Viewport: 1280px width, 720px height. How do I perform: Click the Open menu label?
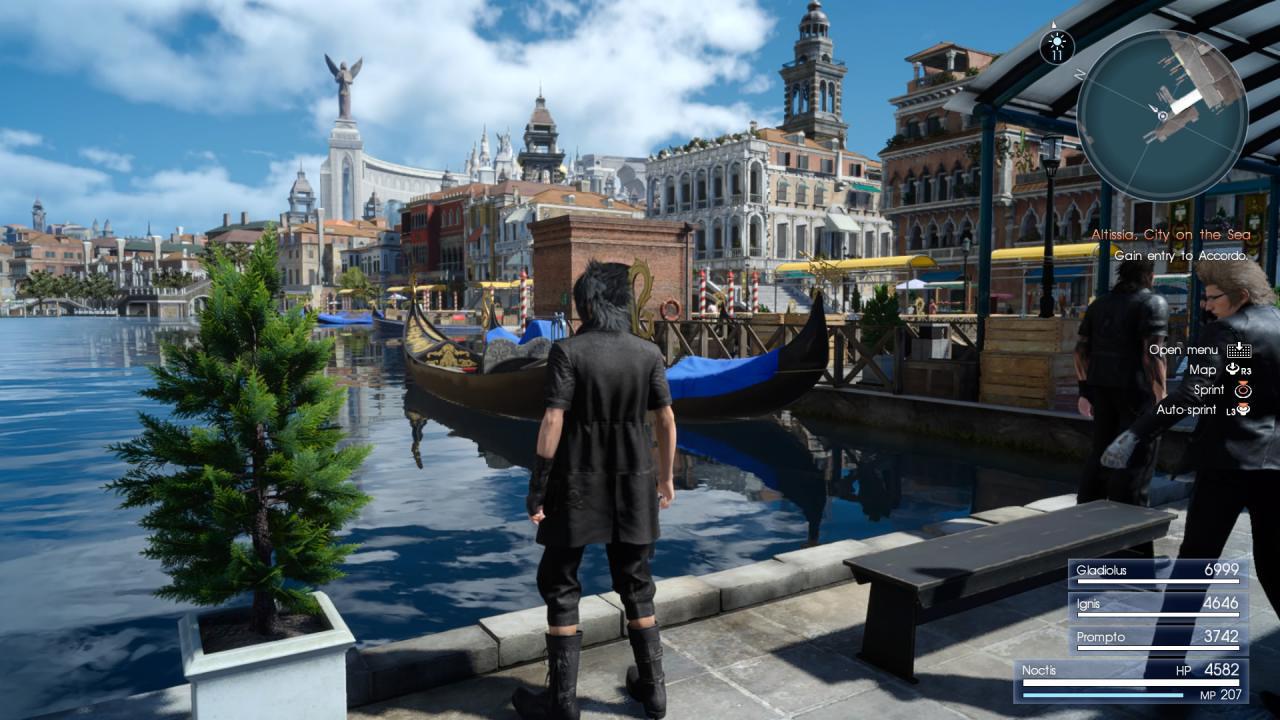pyautogui.click(x=1185, y=350)
